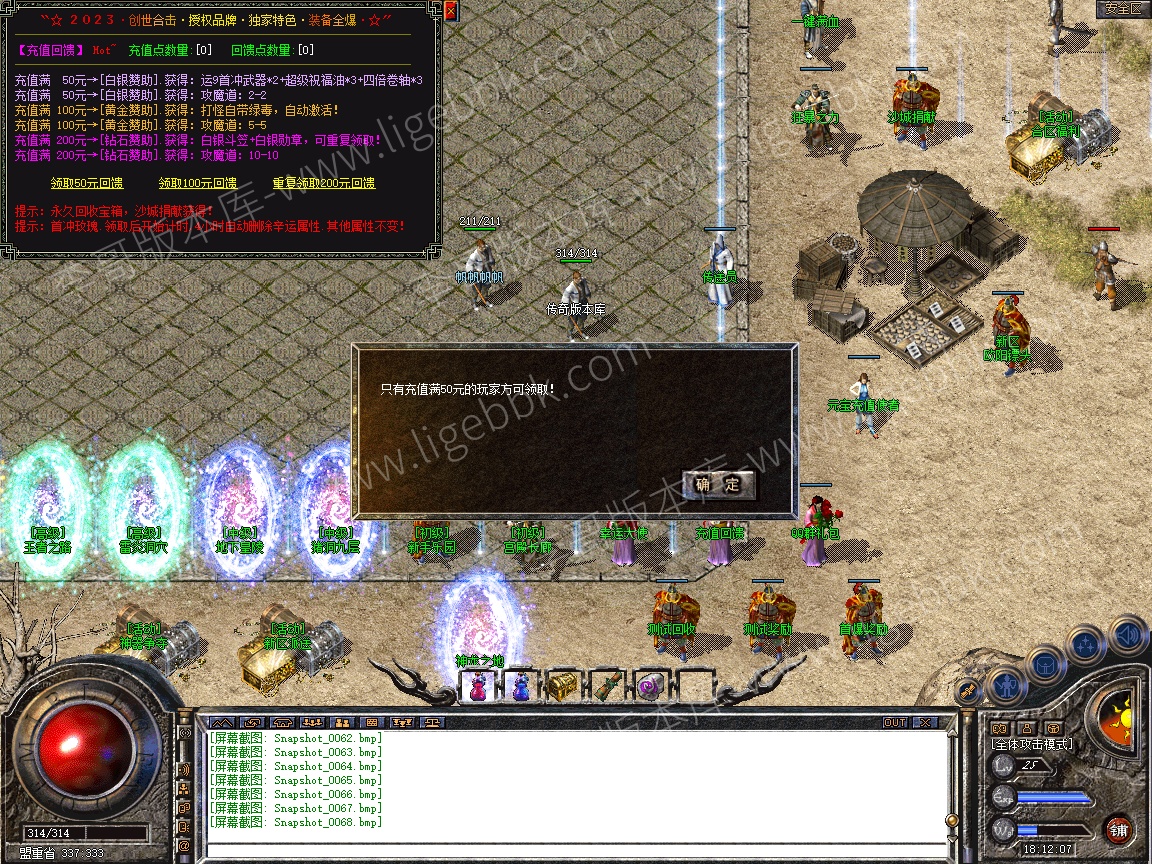The width and height of the screenshot is (1152, 864).
Task: Click the 安全区 label at top right
Action: (x=1122, y=9)
